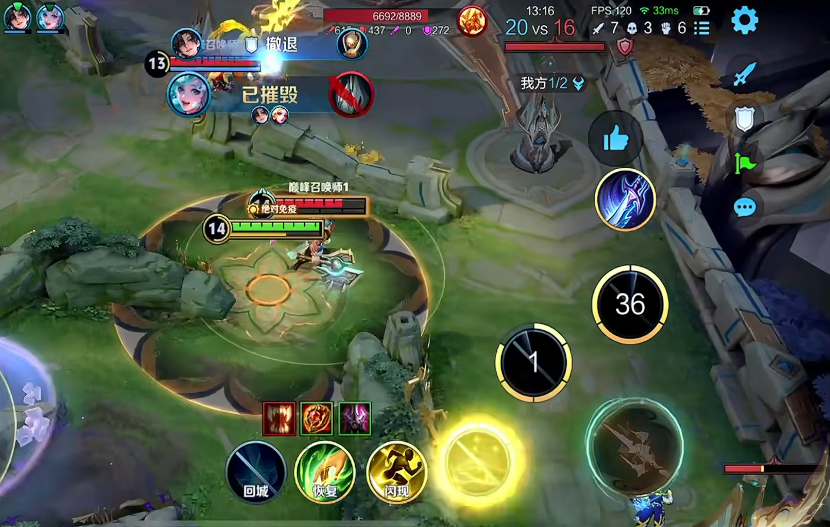Use 回城 recall to base
830x527 pixels.
click(x=256, y=471)
